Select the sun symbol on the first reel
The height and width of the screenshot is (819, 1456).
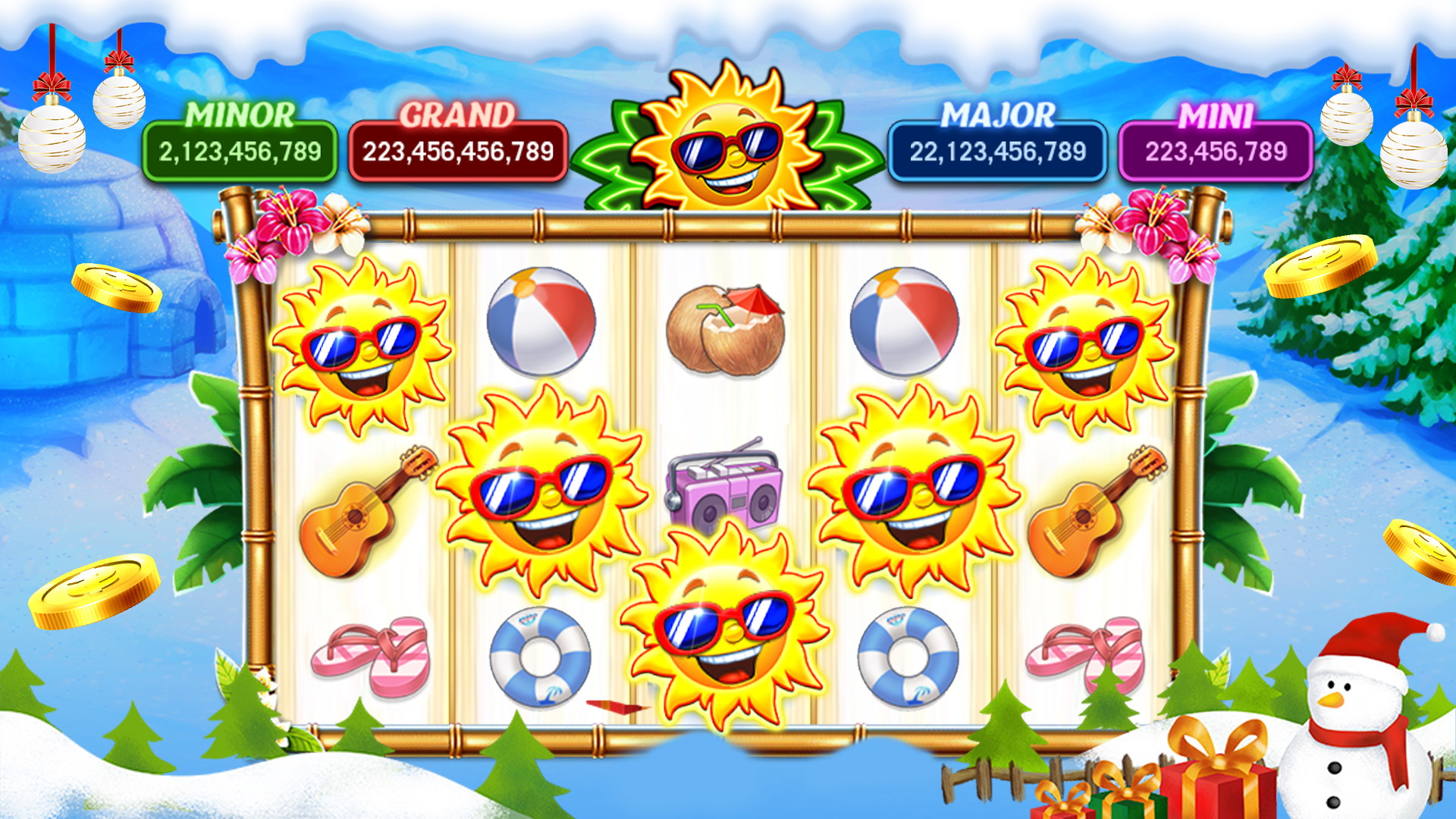click(364, 341)
